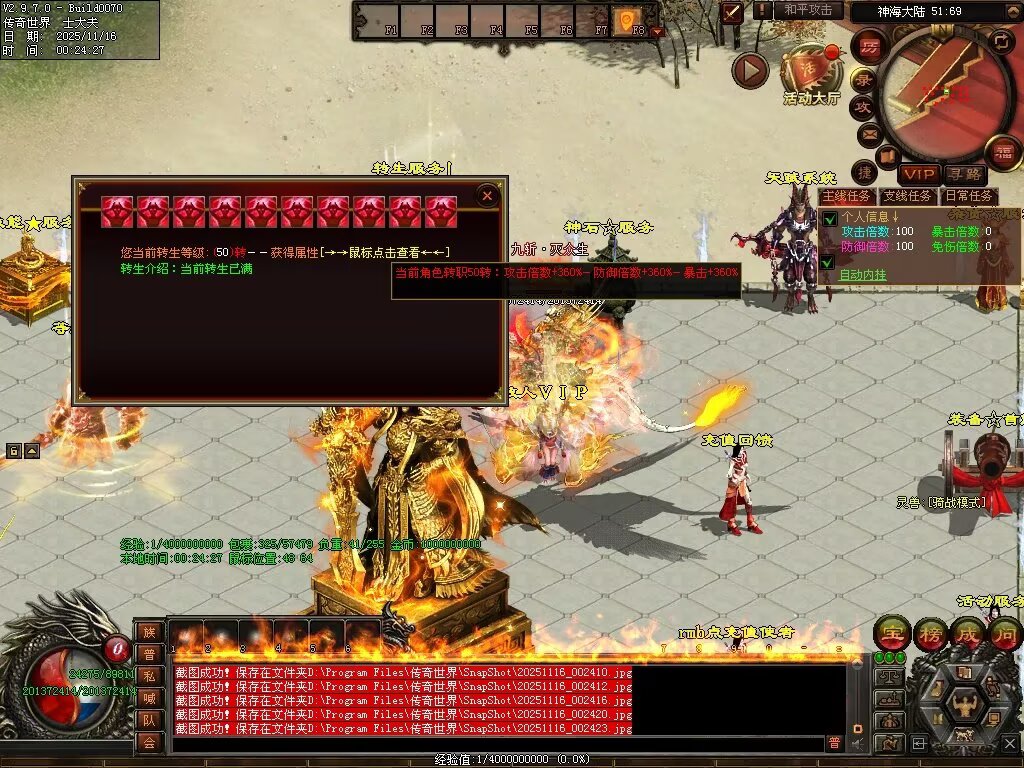Image resolution: width=1024 pixels, height=768 pixels.
Task: Click the 自动内挂 link
Action: 862,275
